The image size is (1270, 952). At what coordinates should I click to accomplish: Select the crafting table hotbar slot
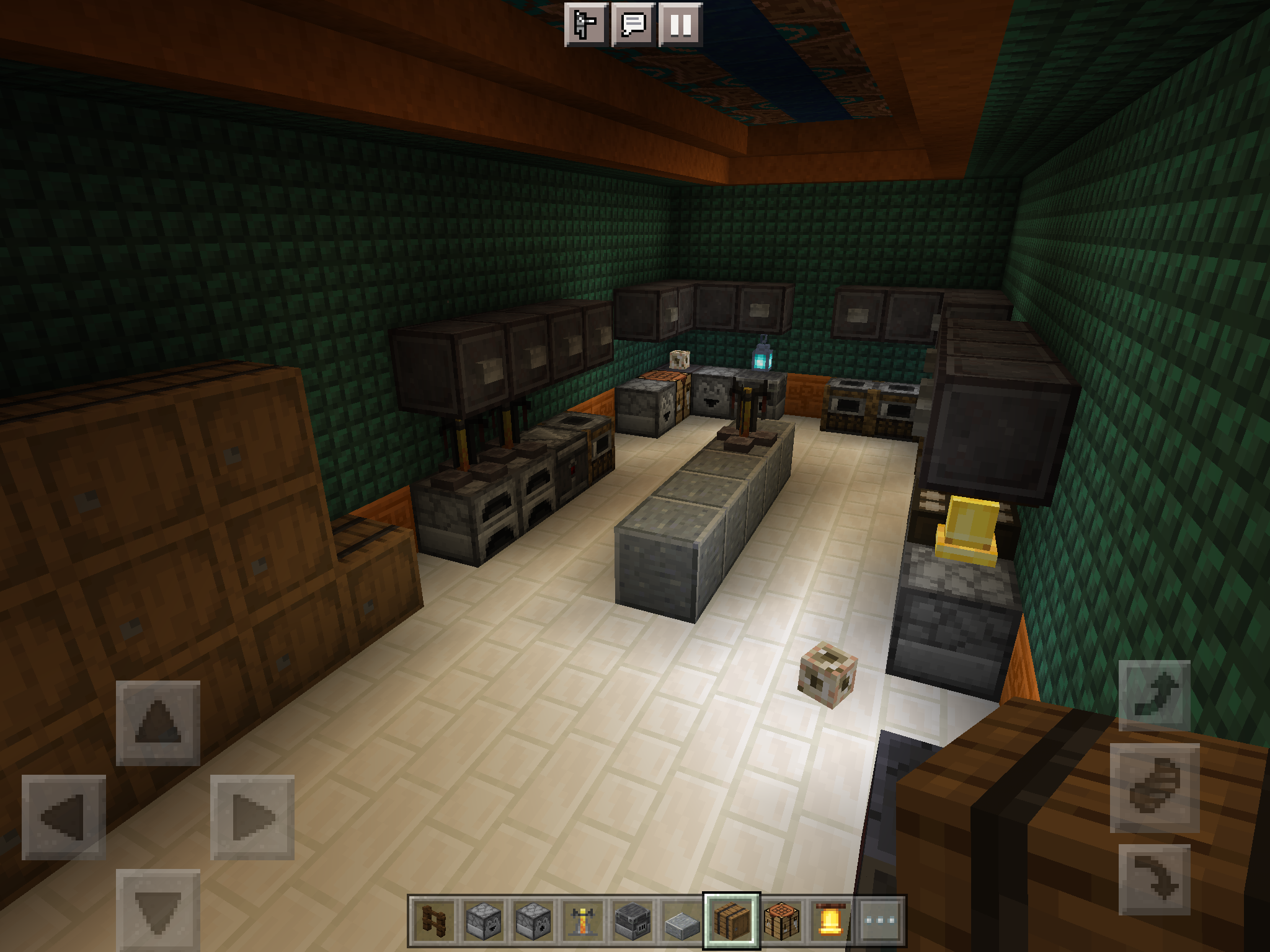[x=781, y=920]
